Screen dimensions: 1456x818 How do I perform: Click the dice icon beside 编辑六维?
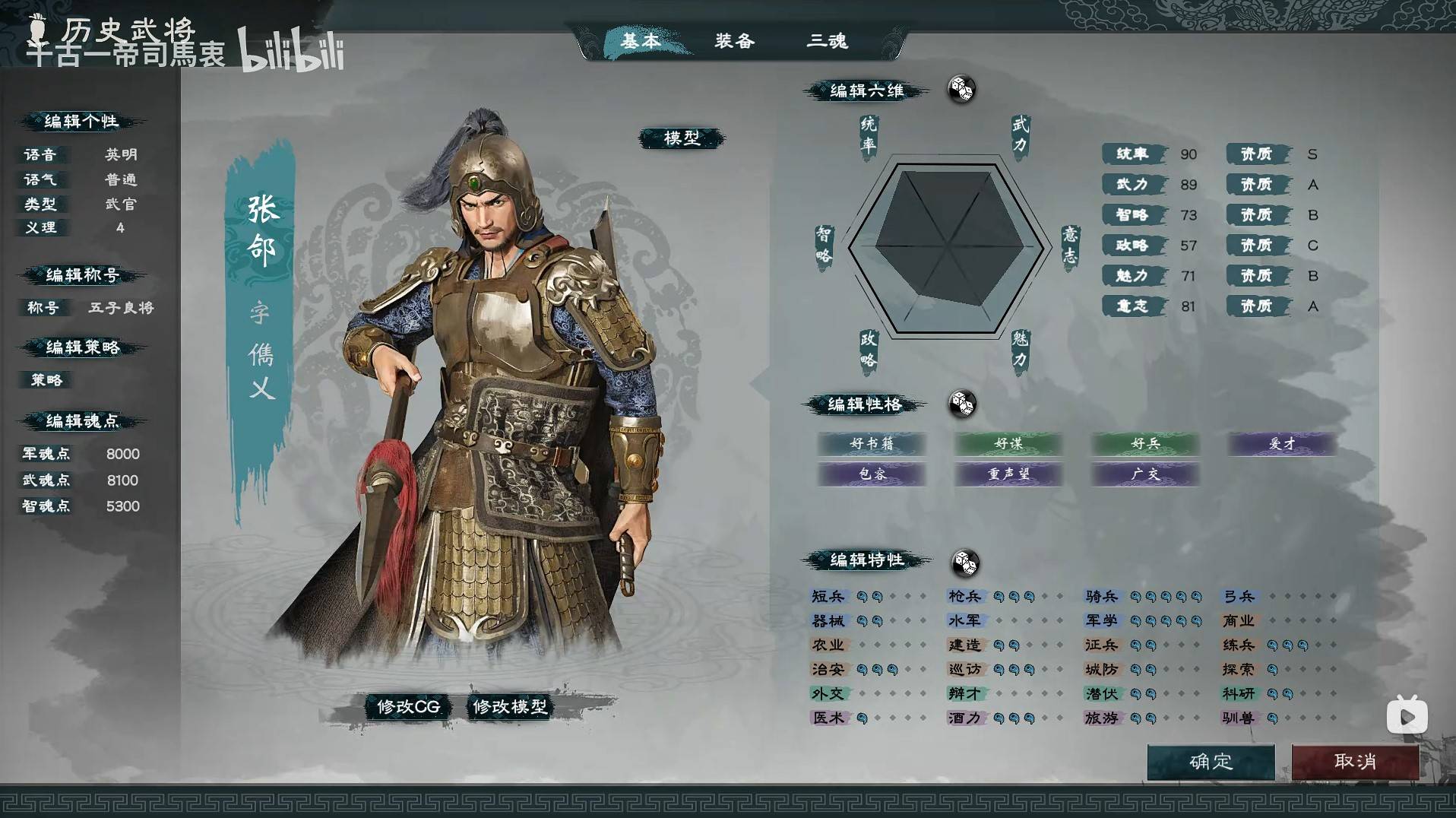(961, 90)
